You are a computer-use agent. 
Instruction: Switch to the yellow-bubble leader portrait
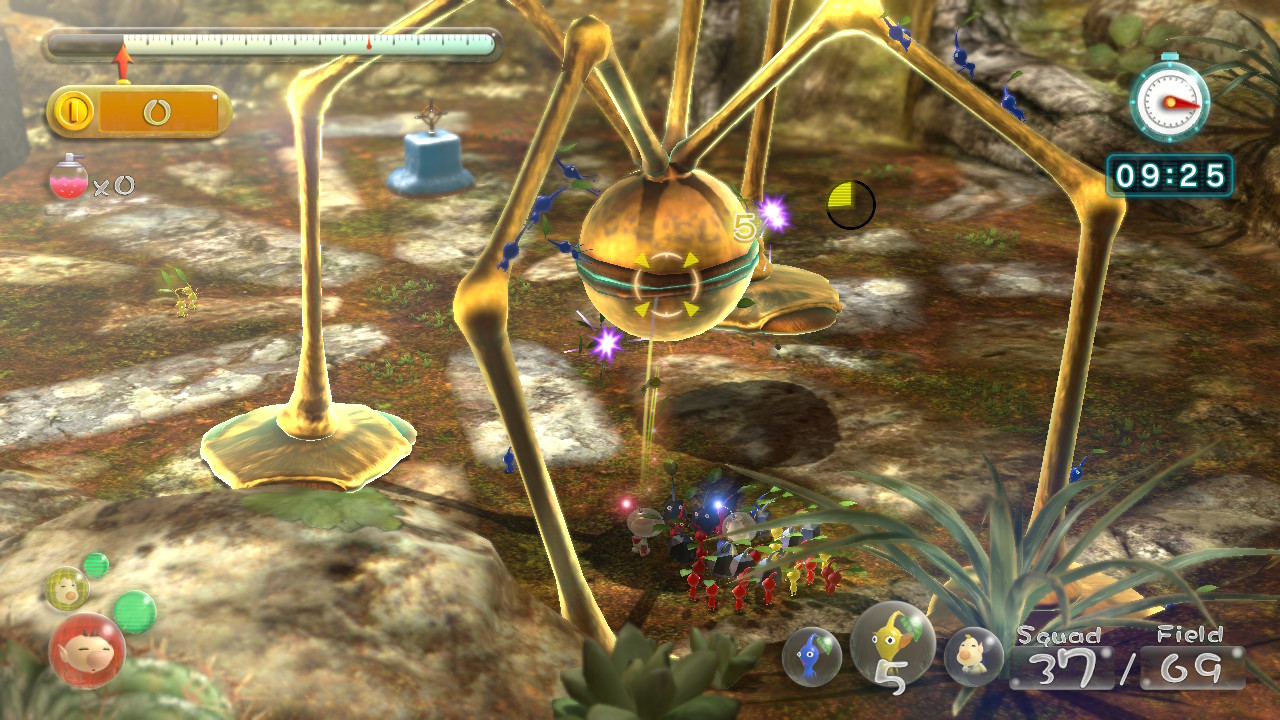click(x=67, y=588)
